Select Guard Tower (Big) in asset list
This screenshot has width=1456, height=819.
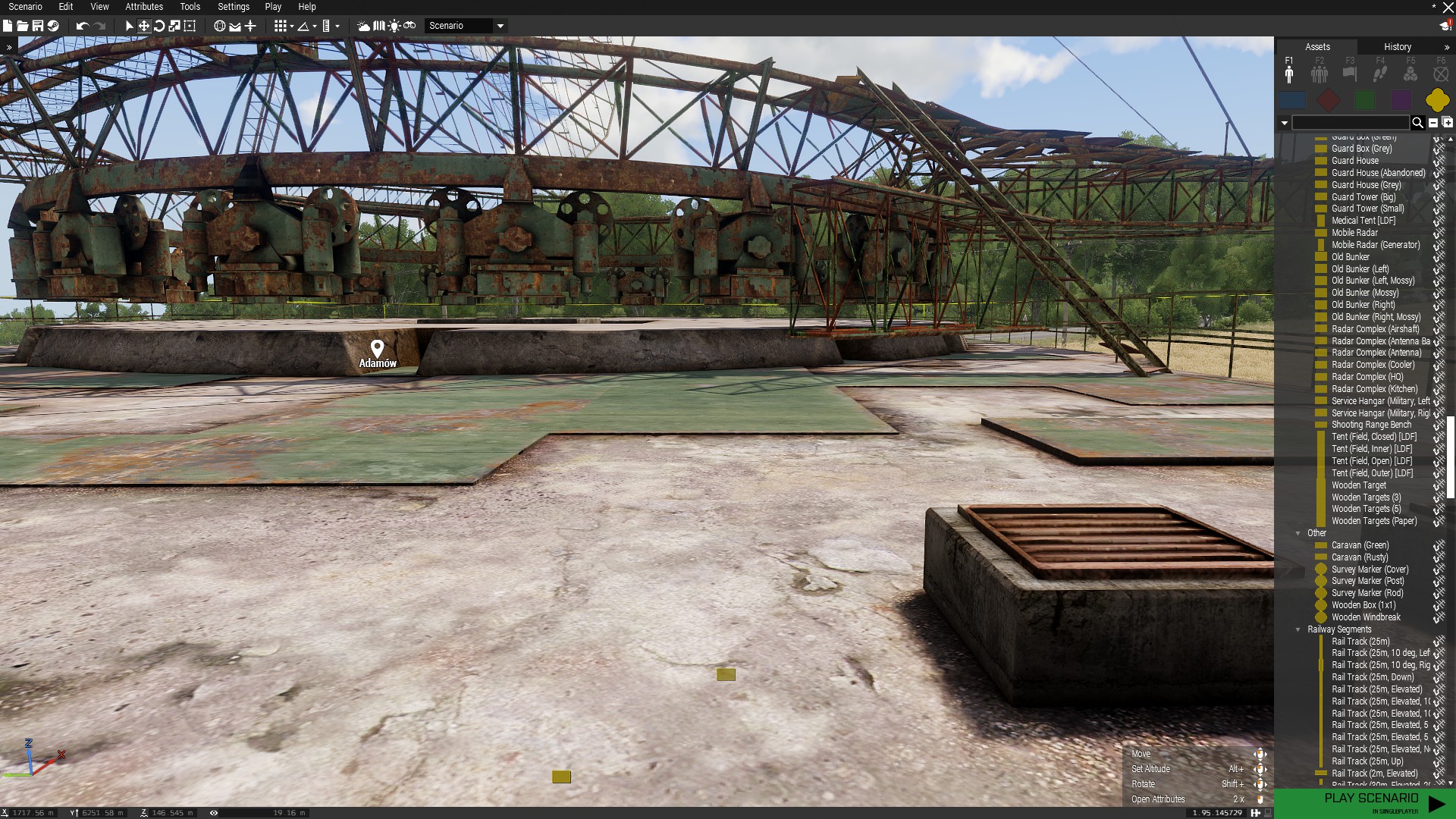tap(1363, 197)
